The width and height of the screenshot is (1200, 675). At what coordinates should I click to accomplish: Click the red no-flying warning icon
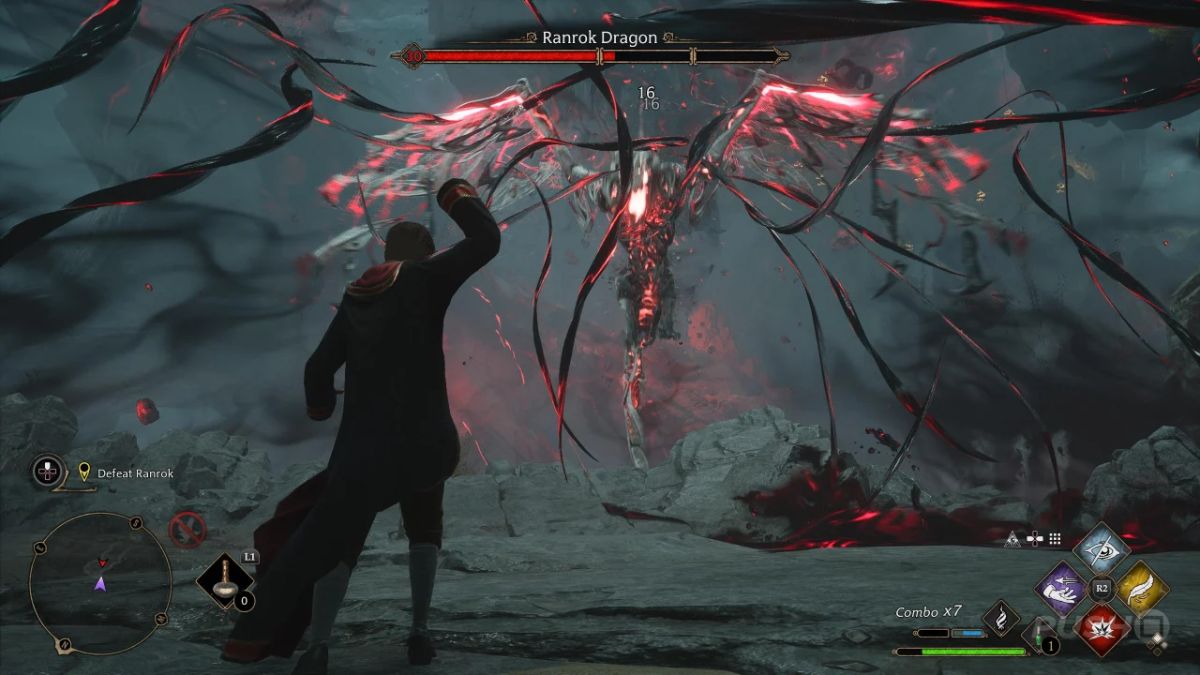(187, 529)
